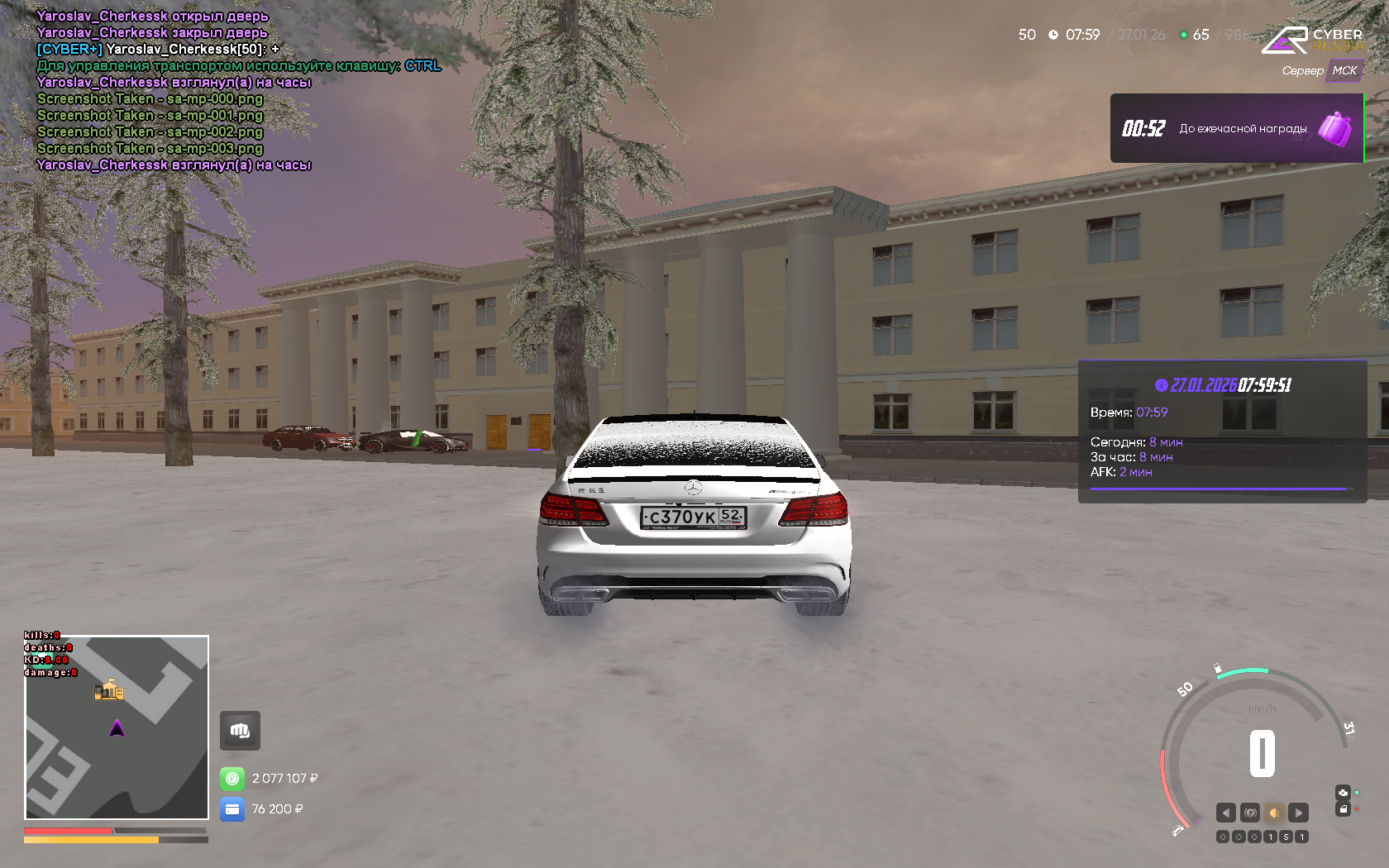Open the hourly reward gift panel
The height and width of the screenshot is (868, 1389).
tap(1236, 128)
